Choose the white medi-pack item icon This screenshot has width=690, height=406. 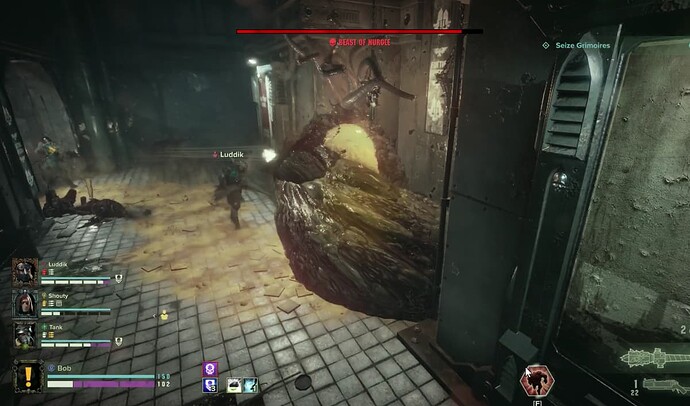[x=233, y=384]
